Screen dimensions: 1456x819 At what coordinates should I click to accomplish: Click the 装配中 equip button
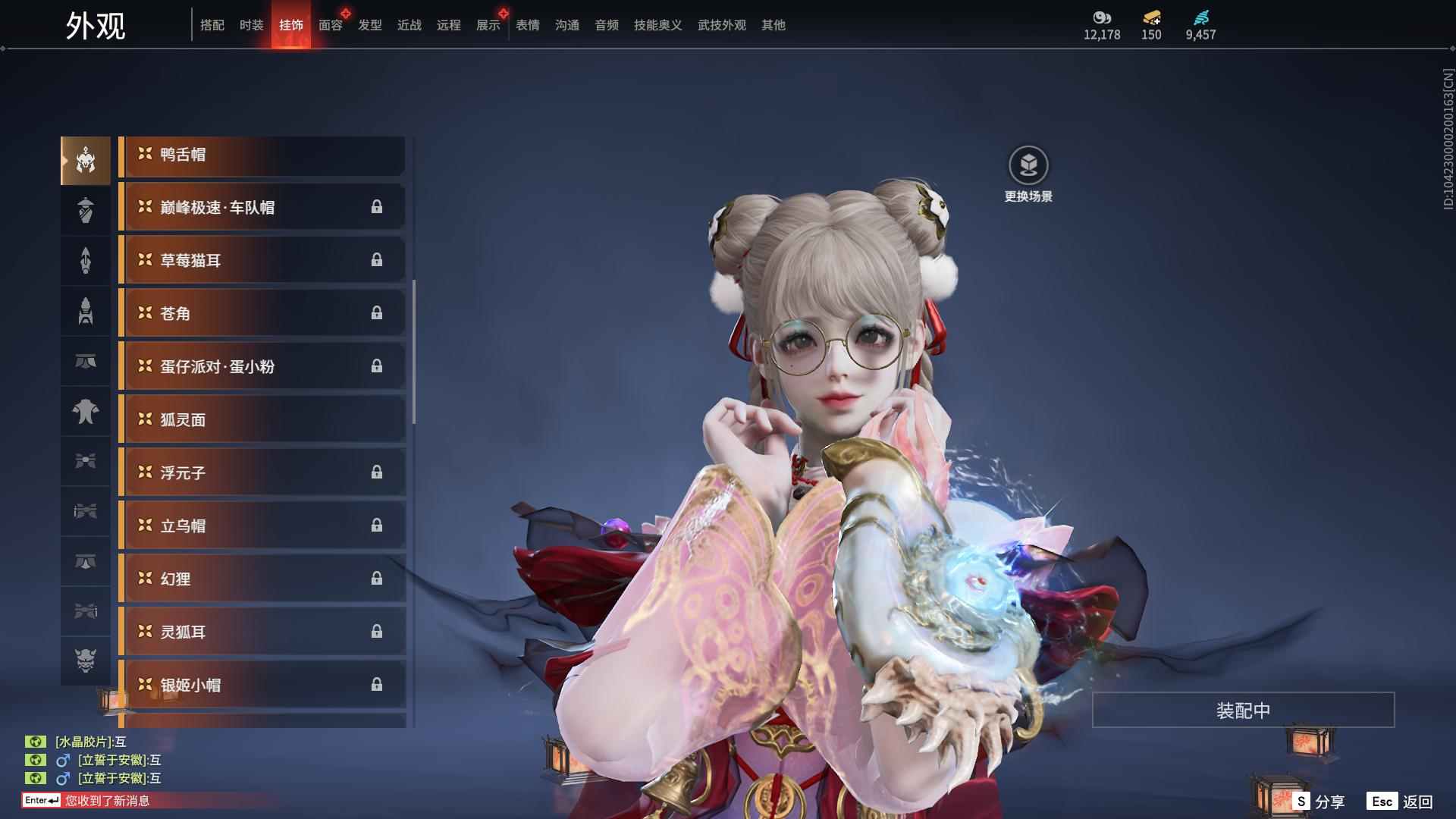coord(1243,711)
